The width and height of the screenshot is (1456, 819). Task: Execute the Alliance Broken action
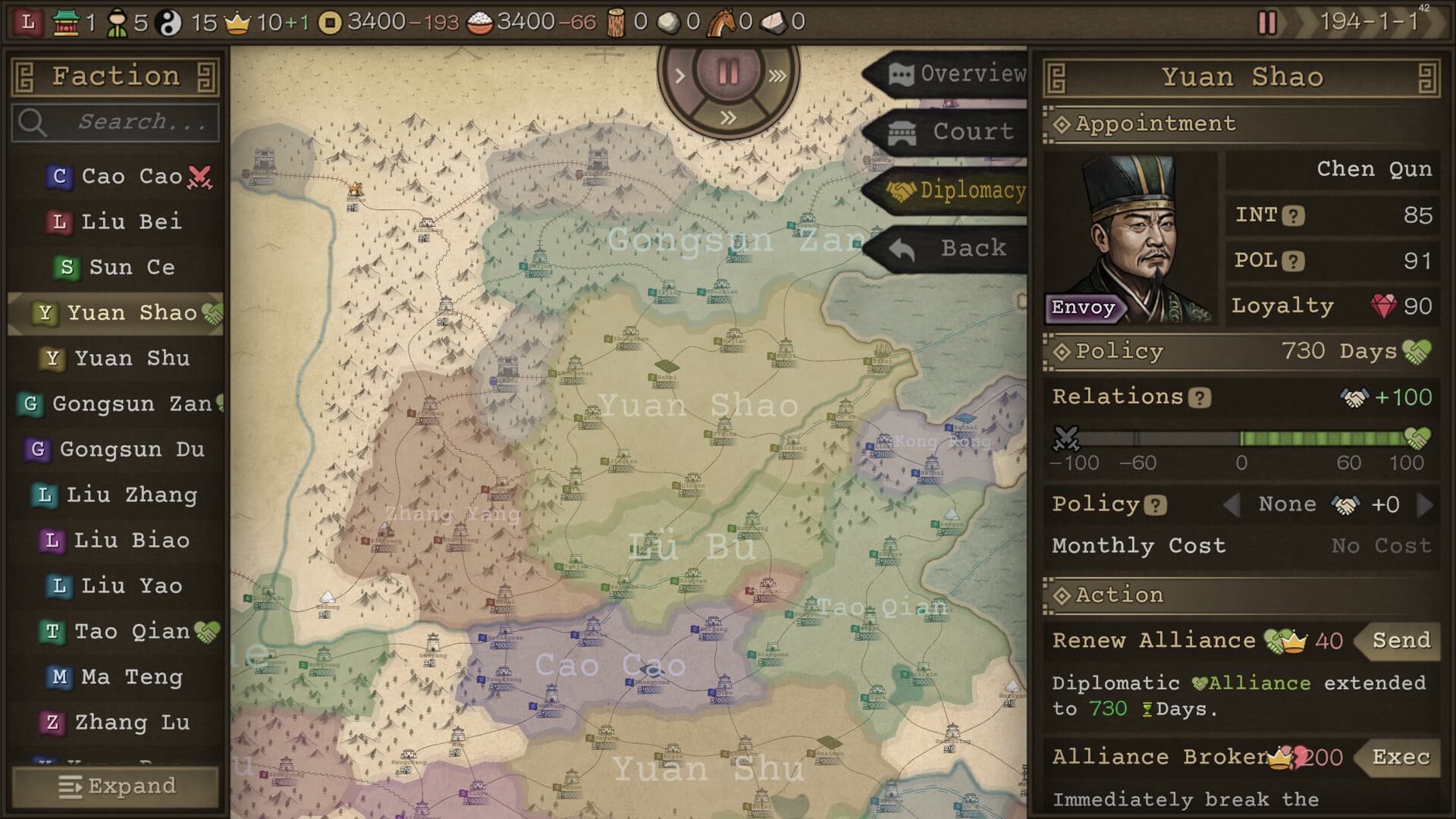[x=1401, y=757]
